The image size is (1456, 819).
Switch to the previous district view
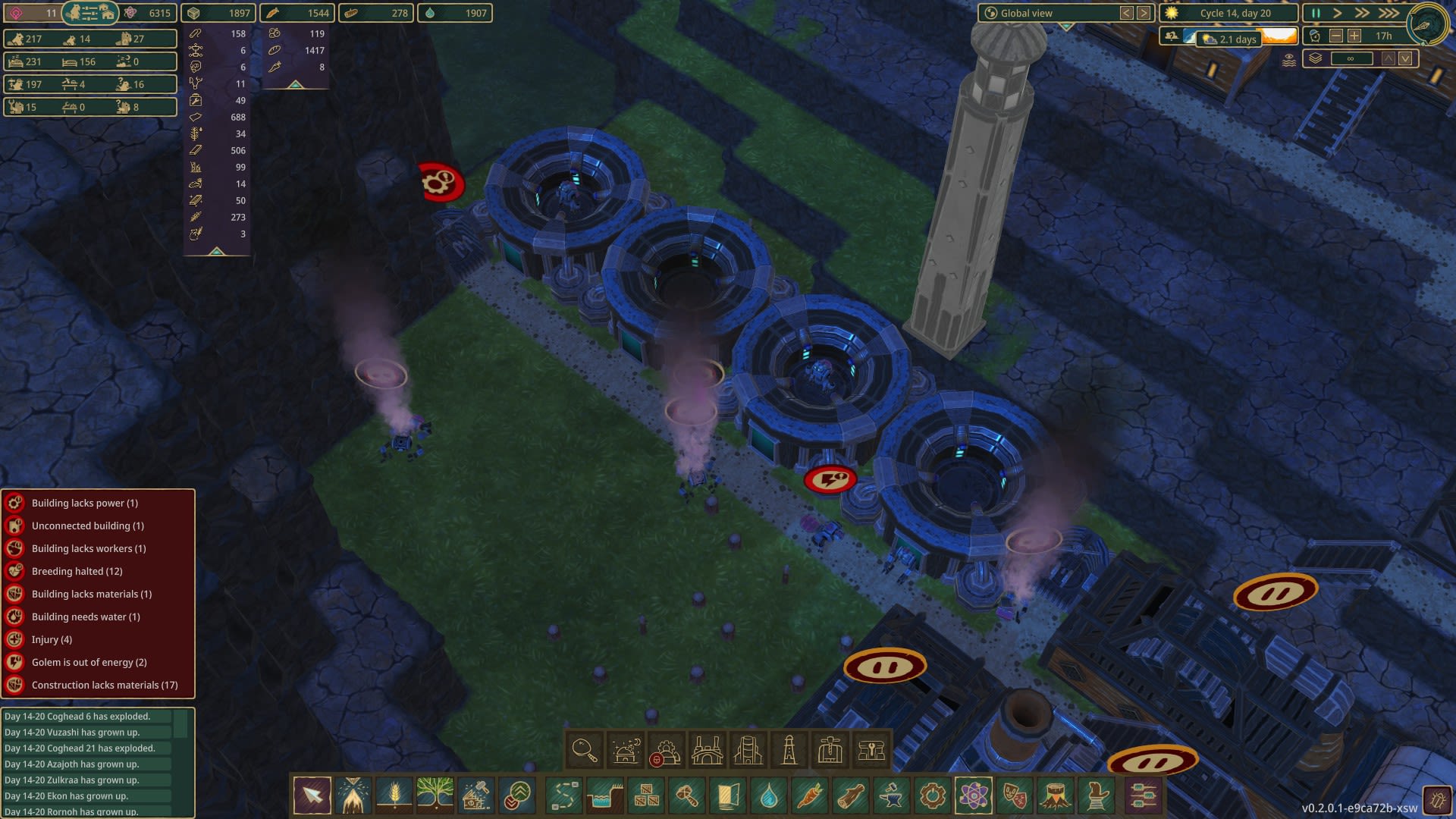tap(1127, 13)
